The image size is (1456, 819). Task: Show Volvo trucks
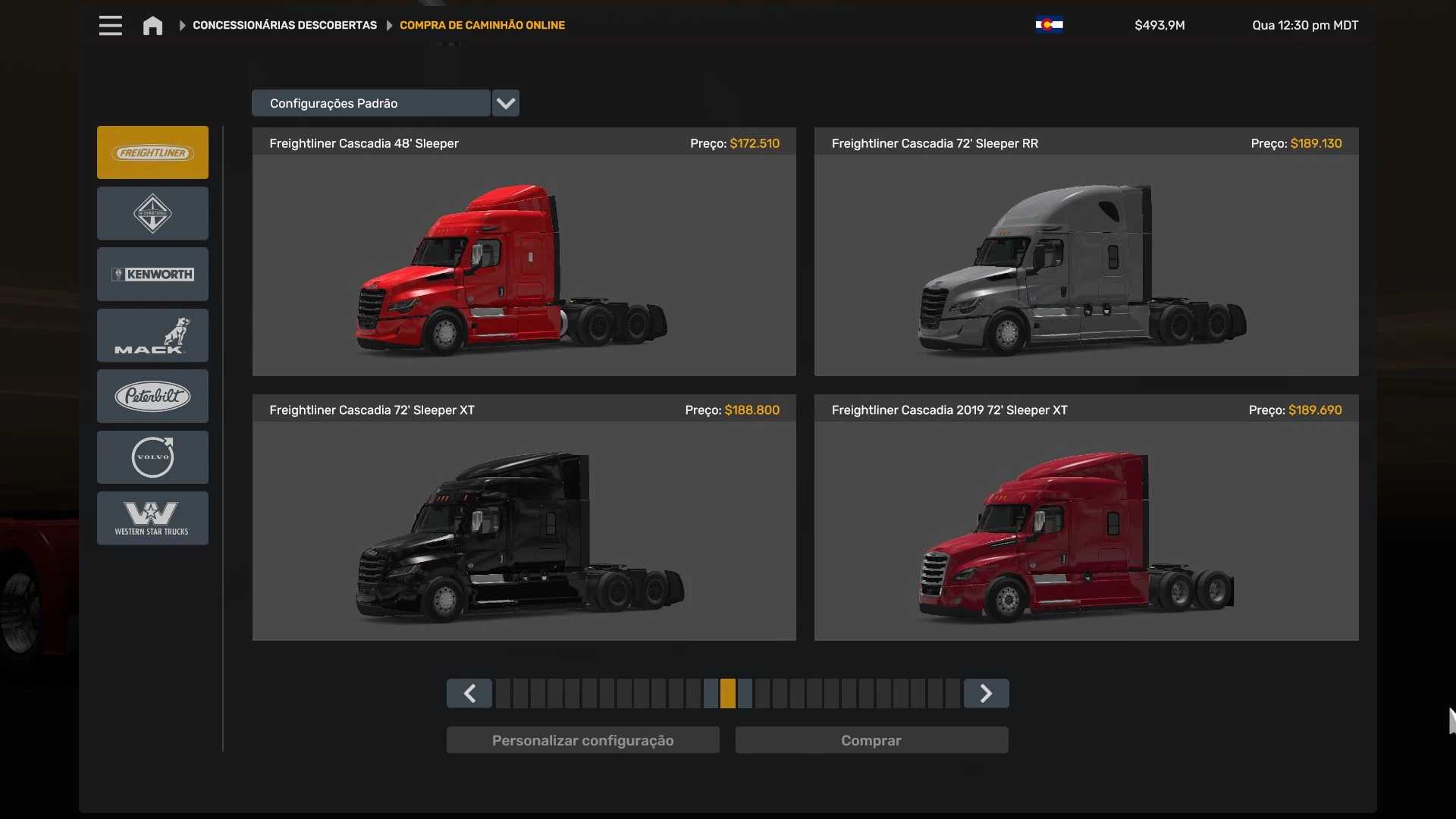coord(152,457)
